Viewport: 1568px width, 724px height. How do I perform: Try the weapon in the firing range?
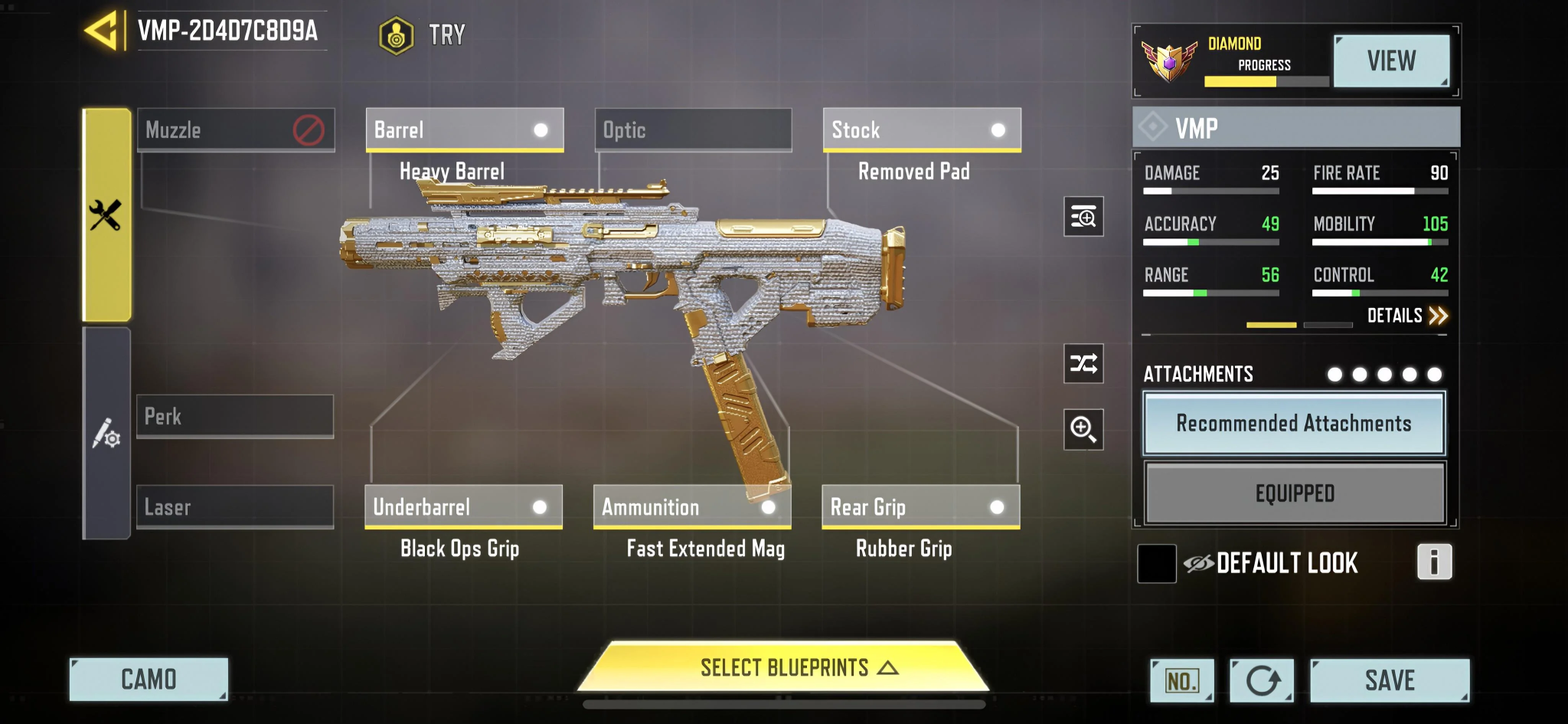point(423,35)
